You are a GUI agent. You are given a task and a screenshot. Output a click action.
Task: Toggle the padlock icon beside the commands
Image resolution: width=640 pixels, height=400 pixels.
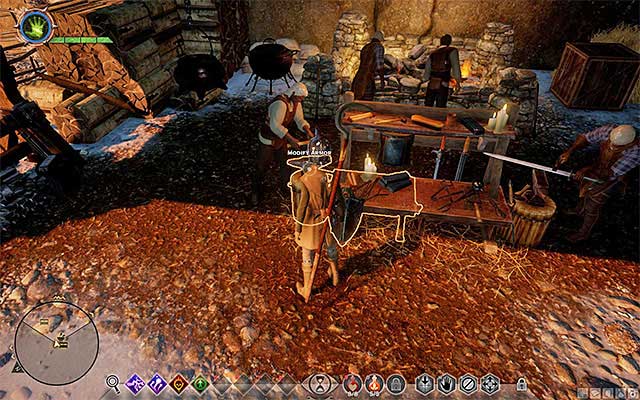521,384
